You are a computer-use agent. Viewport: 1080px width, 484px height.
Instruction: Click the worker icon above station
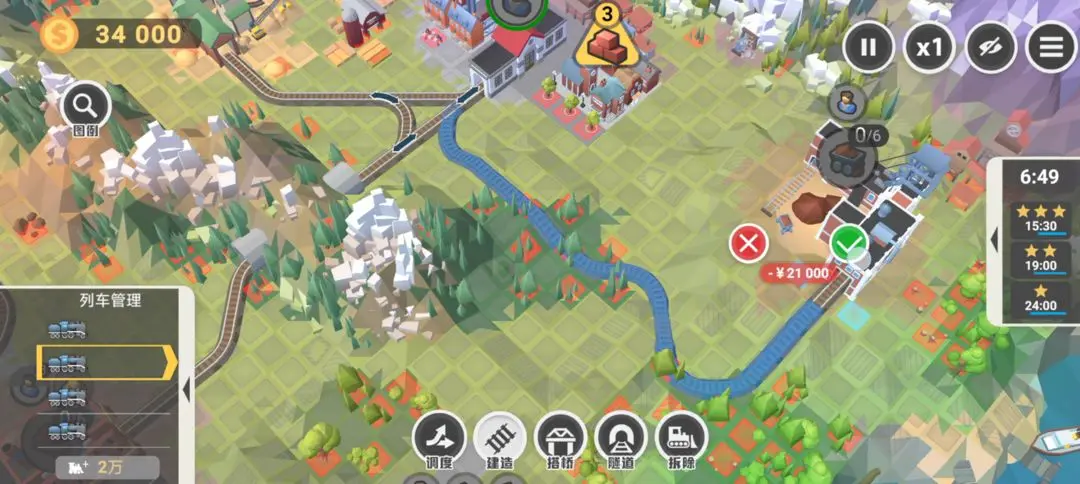846,101
